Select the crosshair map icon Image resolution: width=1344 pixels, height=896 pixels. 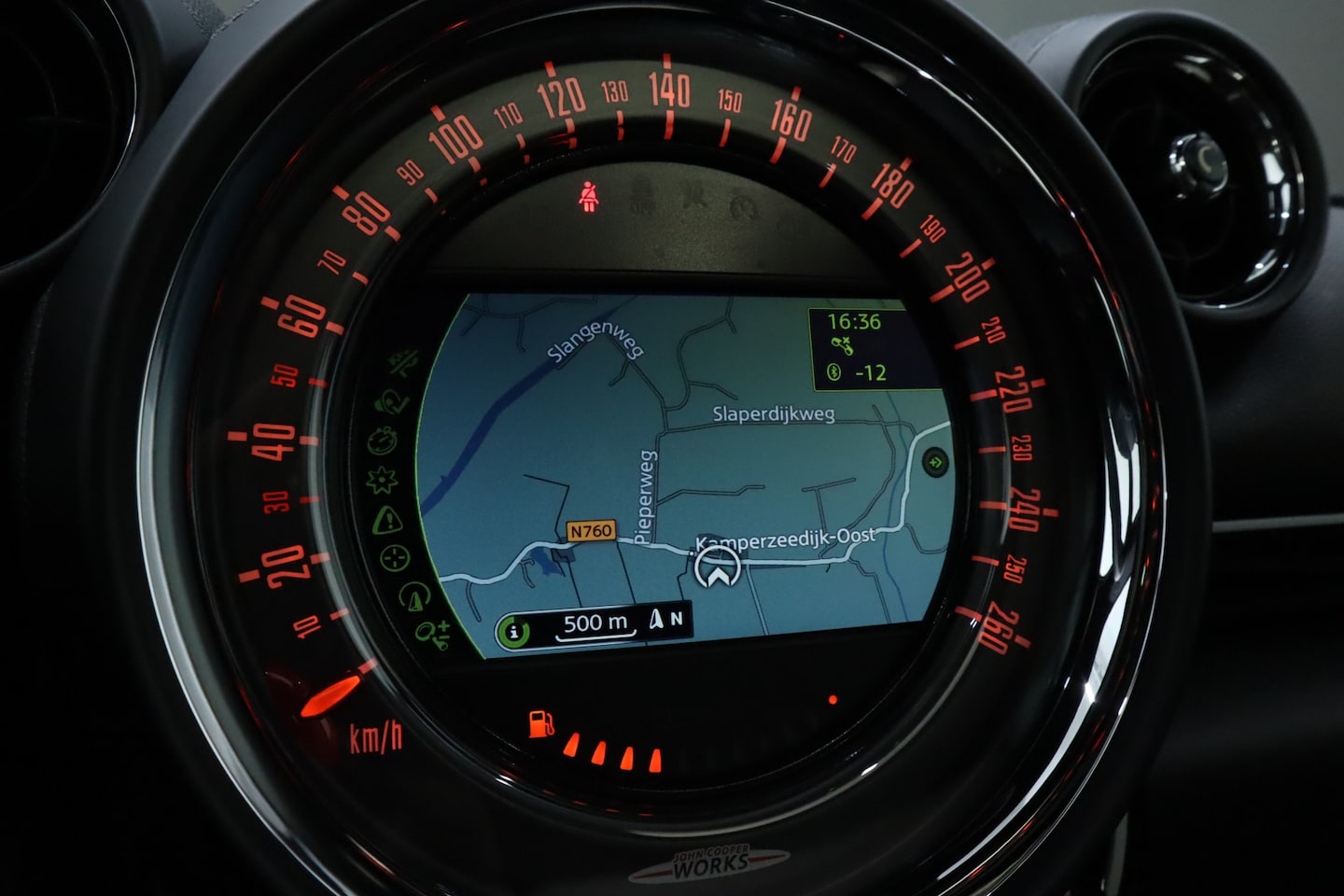395,558
